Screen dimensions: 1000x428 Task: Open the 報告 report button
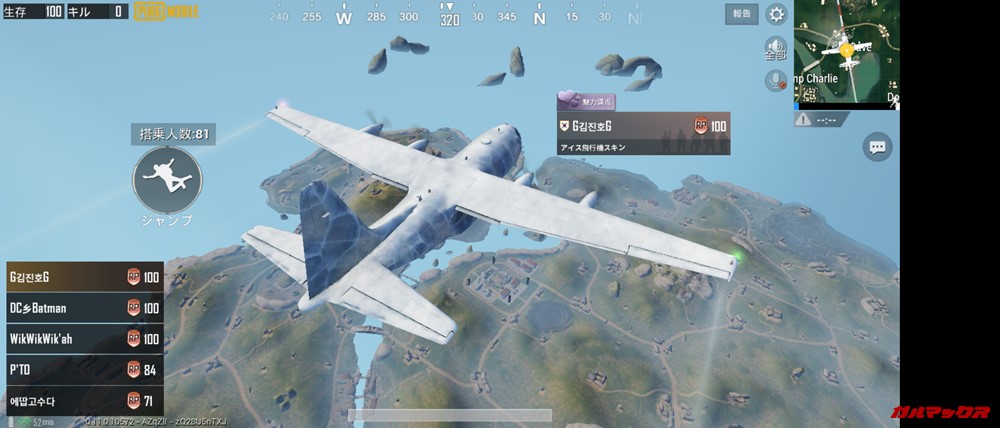coord(739,14)
